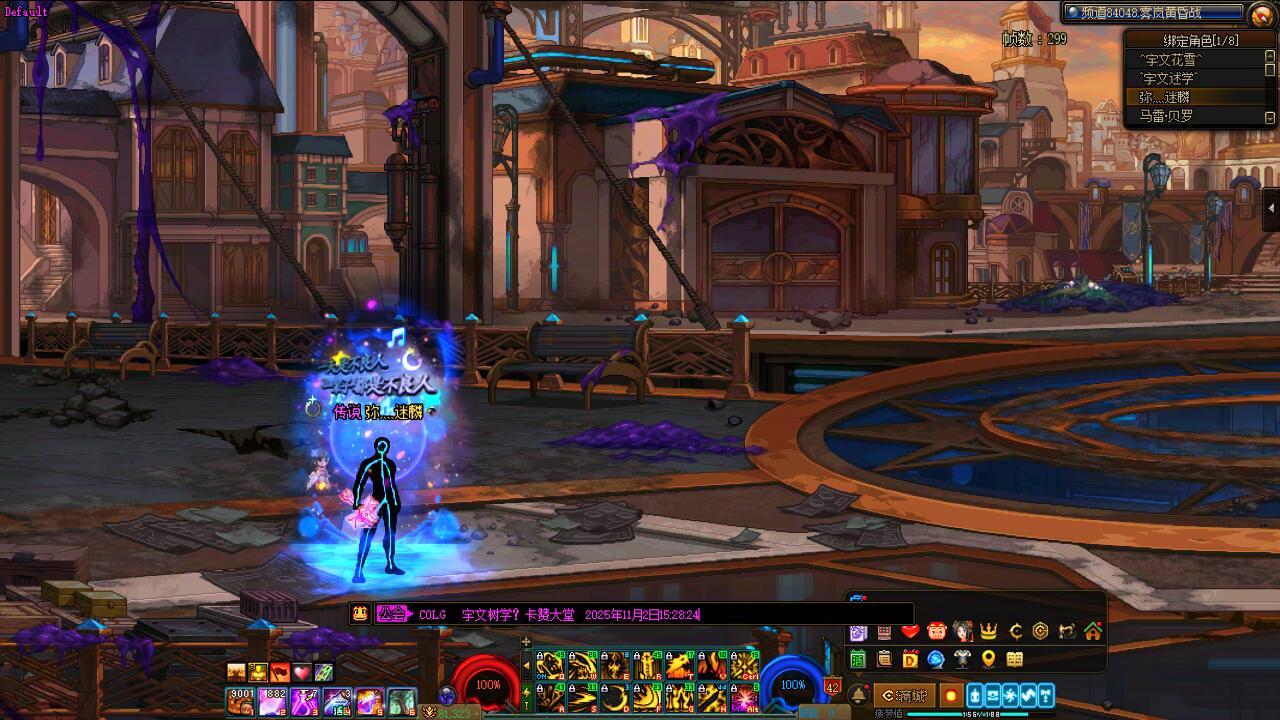Image resolution: width=1280 pixels, height=720 pixels.
Task: Click the armor mannequin menu icon
Action: [x=963, y=659]
